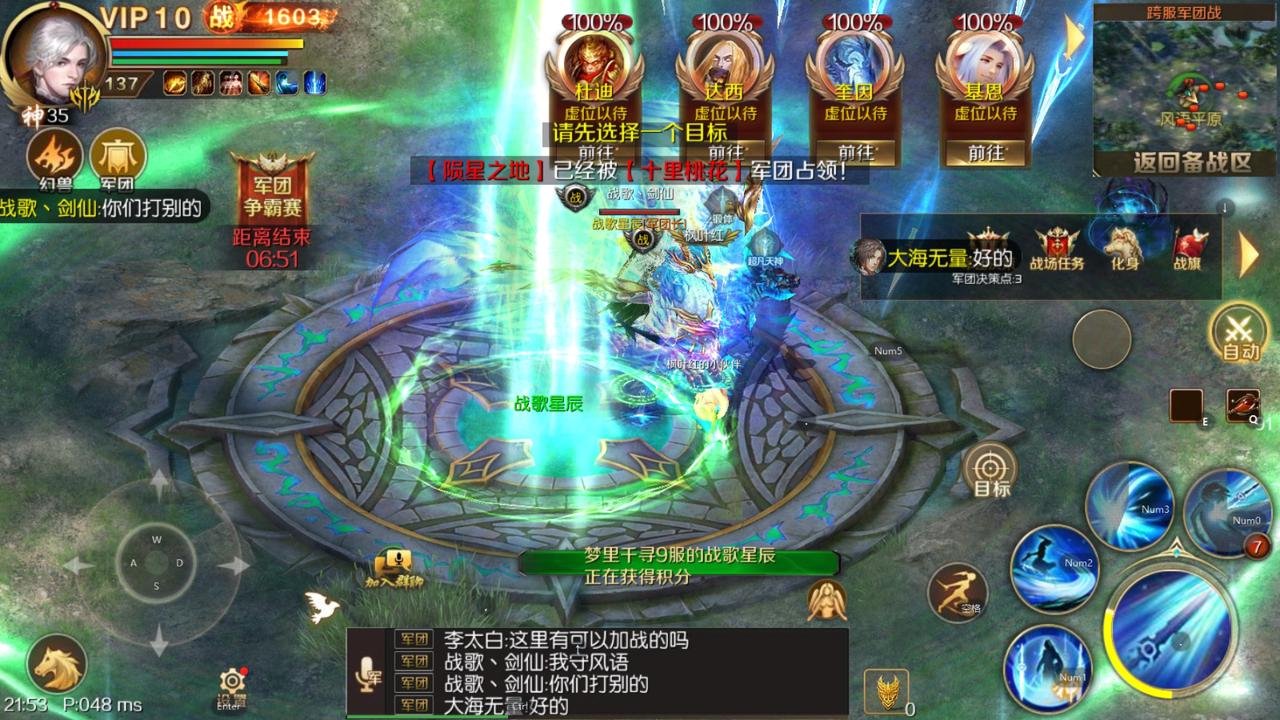Enable 自动 auto-battle mode
The width and height of the screenshot is (1280, 720).
1237,334
